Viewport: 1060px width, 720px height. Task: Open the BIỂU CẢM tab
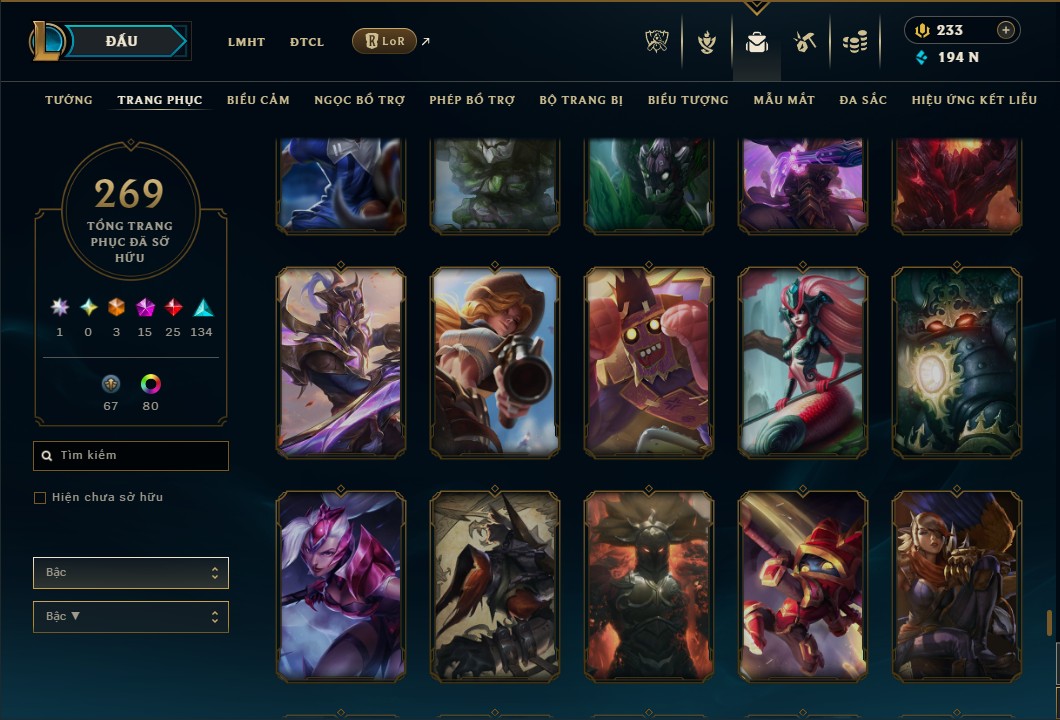258,100
